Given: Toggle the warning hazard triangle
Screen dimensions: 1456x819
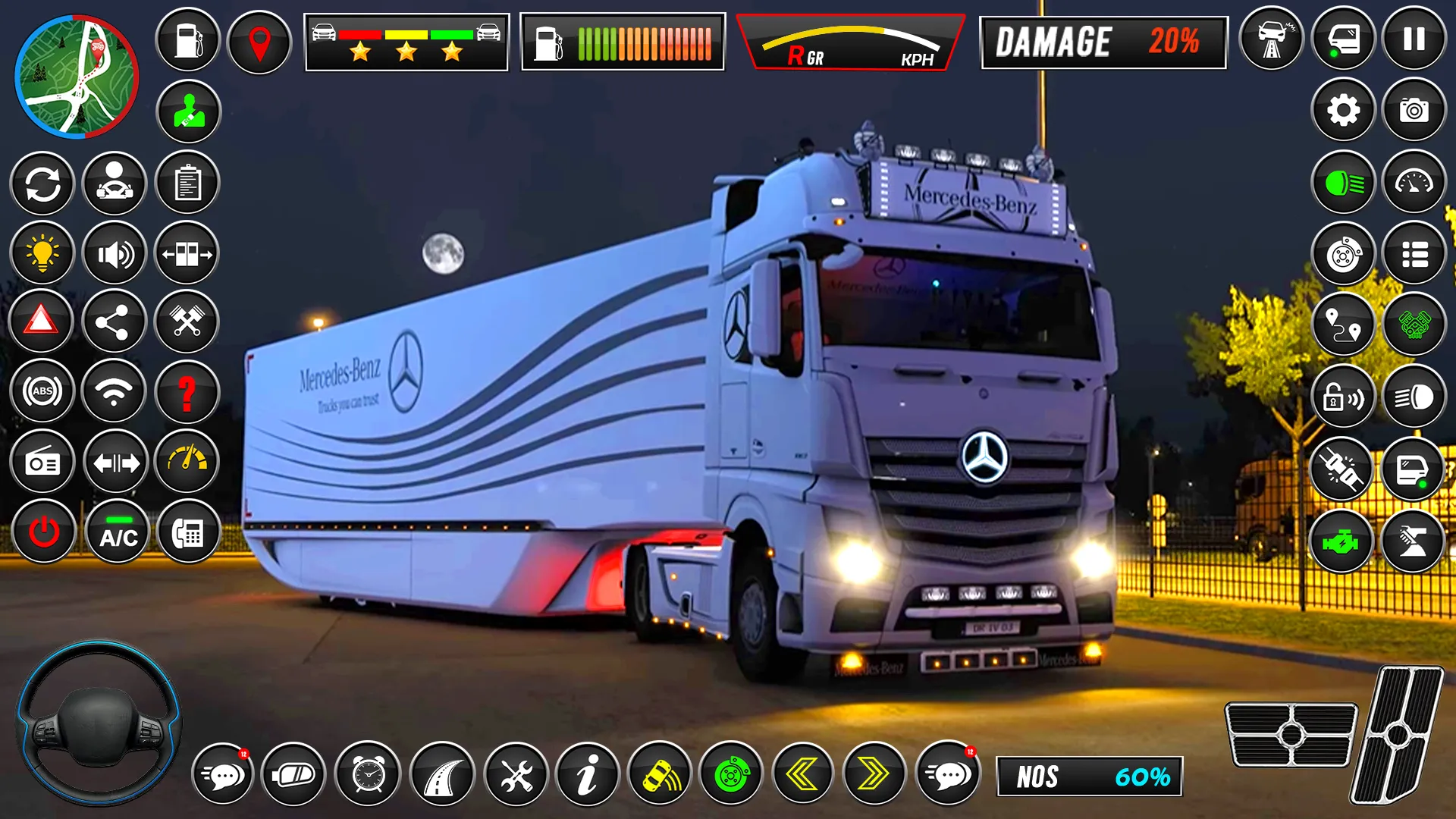Looking at the screenshot, I should click(42, 322).
